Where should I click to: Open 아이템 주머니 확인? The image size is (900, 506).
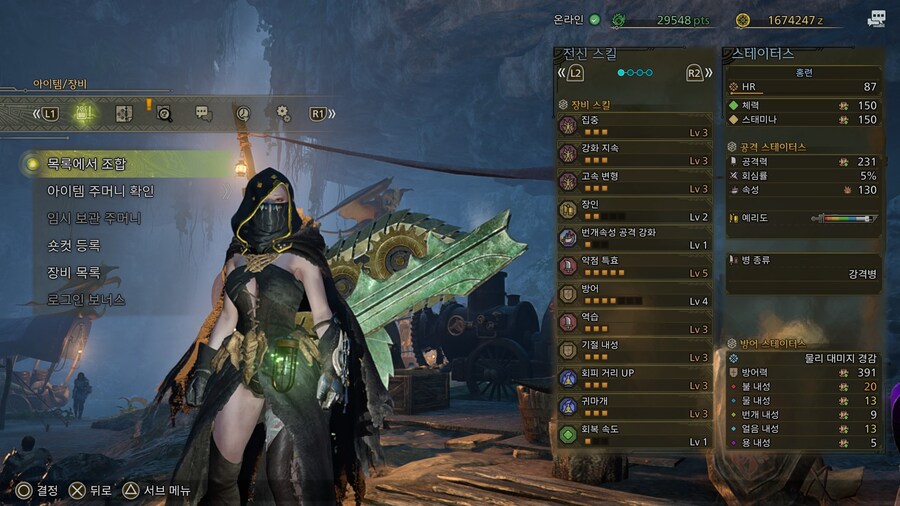click(x=101, y=191)
